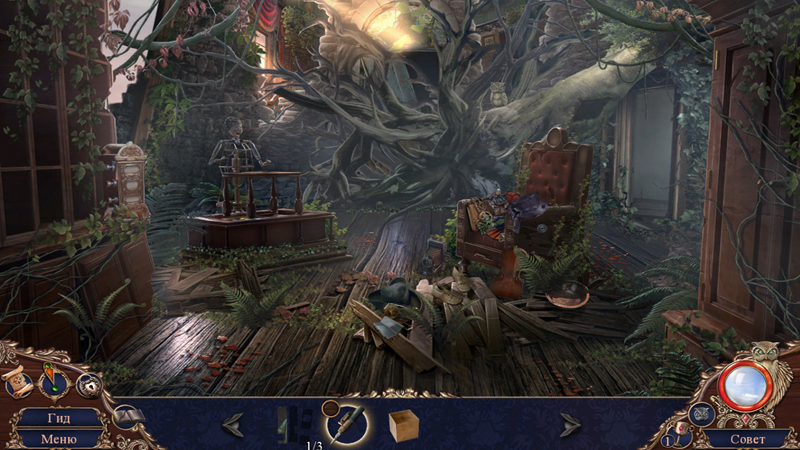Open the Гид strategy guide

click(x=57, y=419)
